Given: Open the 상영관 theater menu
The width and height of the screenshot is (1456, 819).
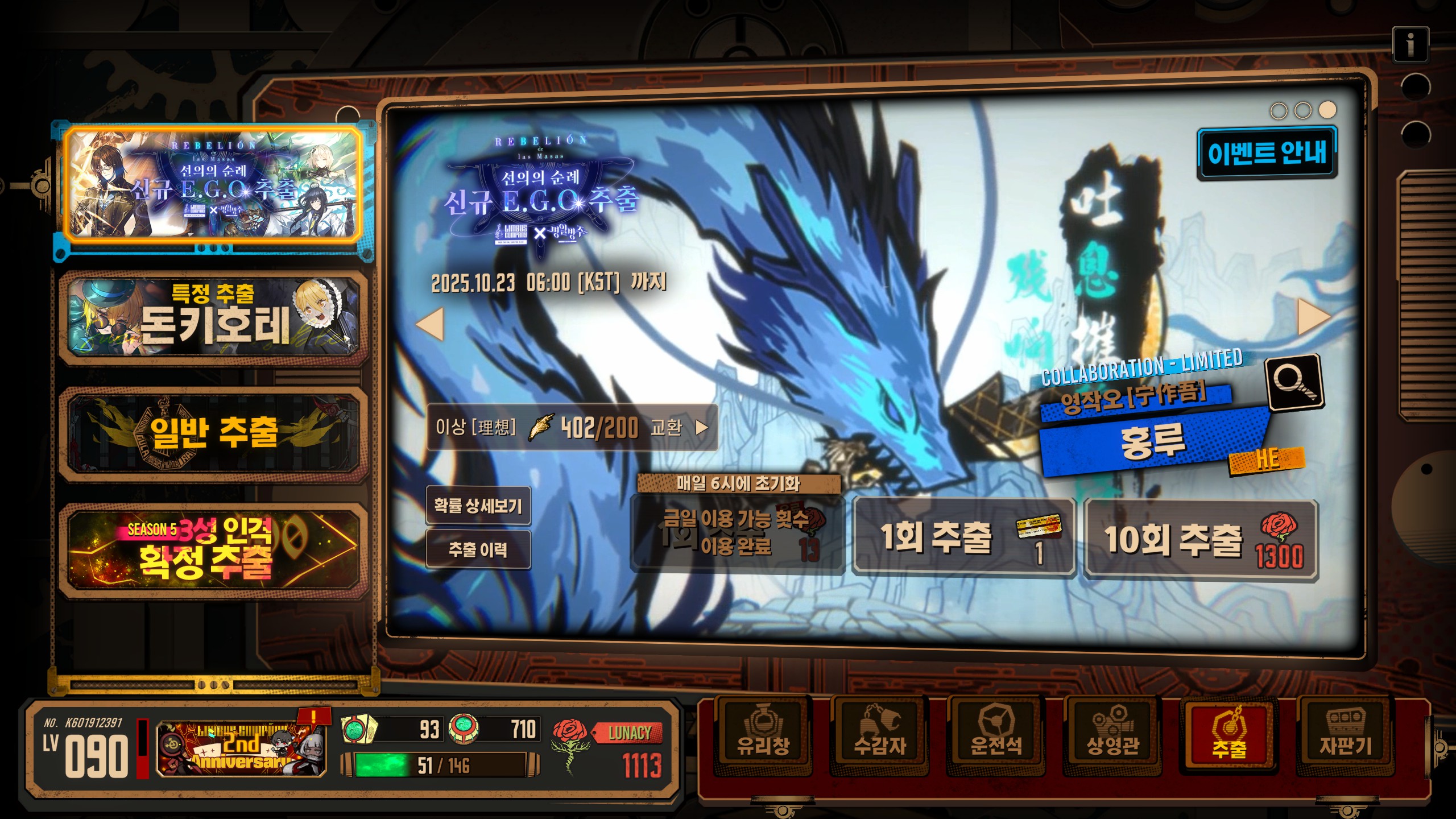Looking at the screenshot, I should coord(1112,735).
